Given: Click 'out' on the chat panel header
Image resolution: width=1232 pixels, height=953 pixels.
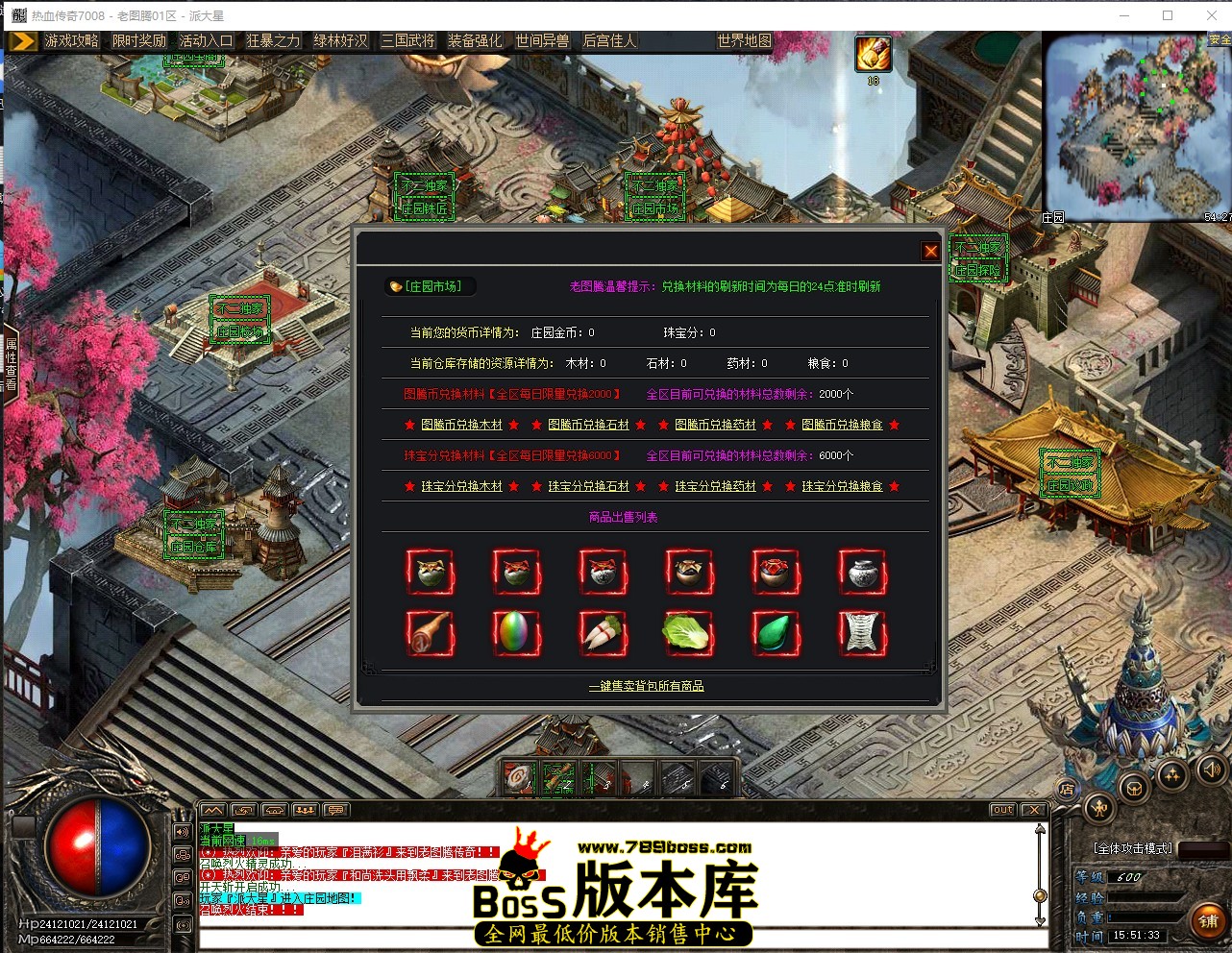Looking at the screenshot, I should coord(1002,810).
